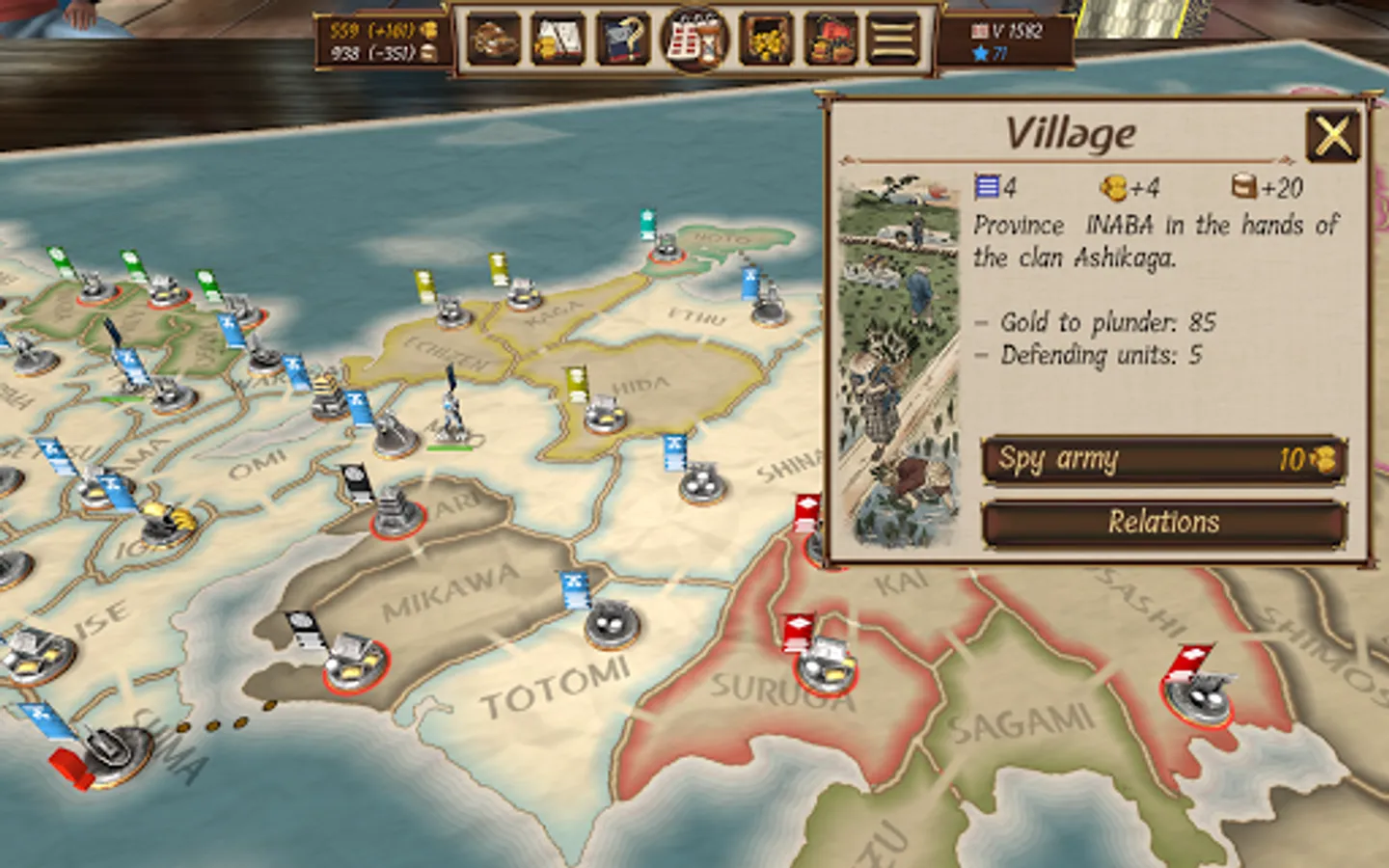The width and height of the screenshot is (1389, 868).
Task: Open the question mark help book
Action: click(623, 40)
